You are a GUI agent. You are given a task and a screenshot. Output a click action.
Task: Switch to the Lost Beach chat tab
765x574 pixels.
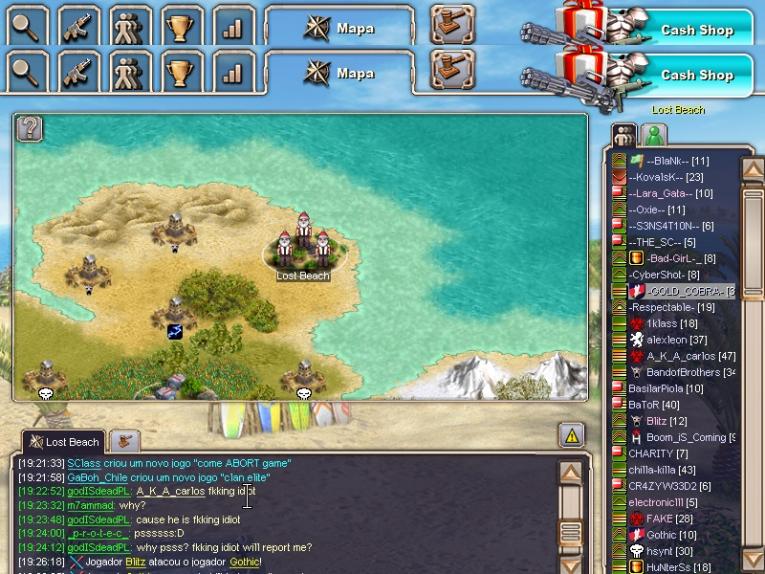(63, 442)
